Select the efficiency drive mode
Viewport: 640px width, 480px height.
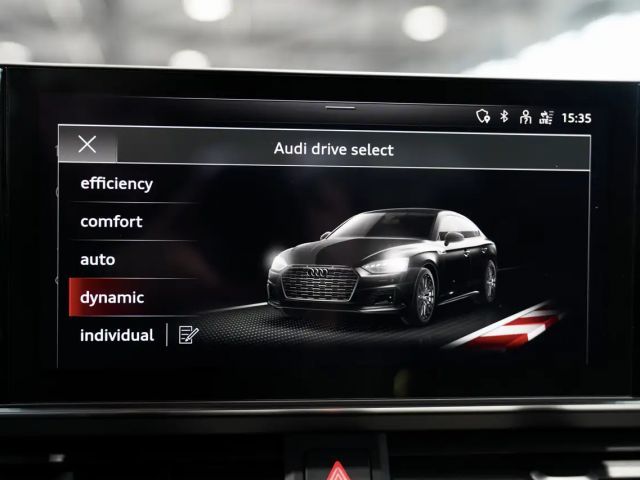117,184
